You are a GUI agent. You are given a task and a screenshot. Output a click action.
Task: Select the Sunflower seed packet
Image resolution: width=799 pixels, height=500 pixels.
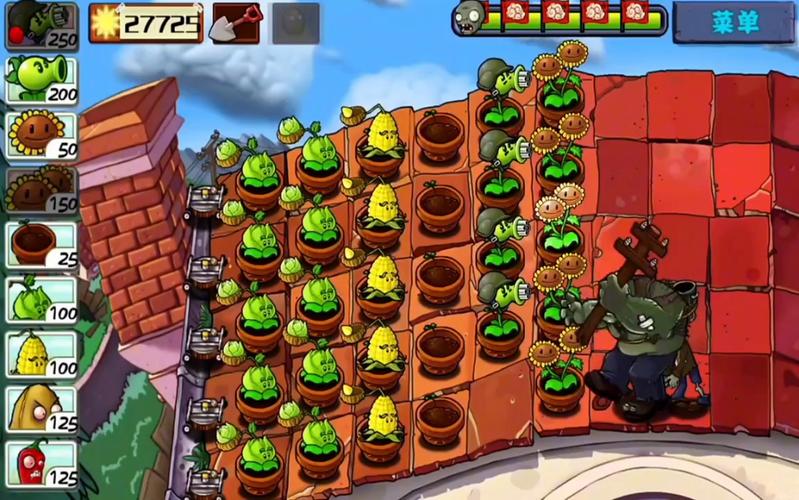(42, 134)
